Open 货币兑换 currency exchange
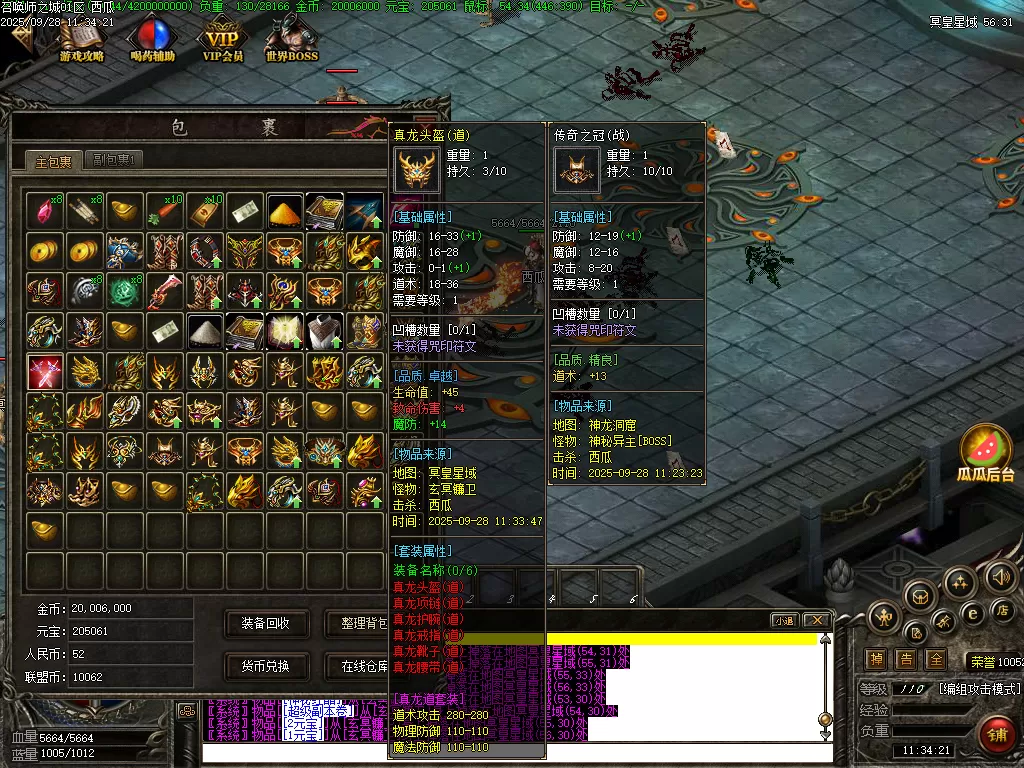The width and height of the screenshot is (1024, 768). [x=265, y=666]
